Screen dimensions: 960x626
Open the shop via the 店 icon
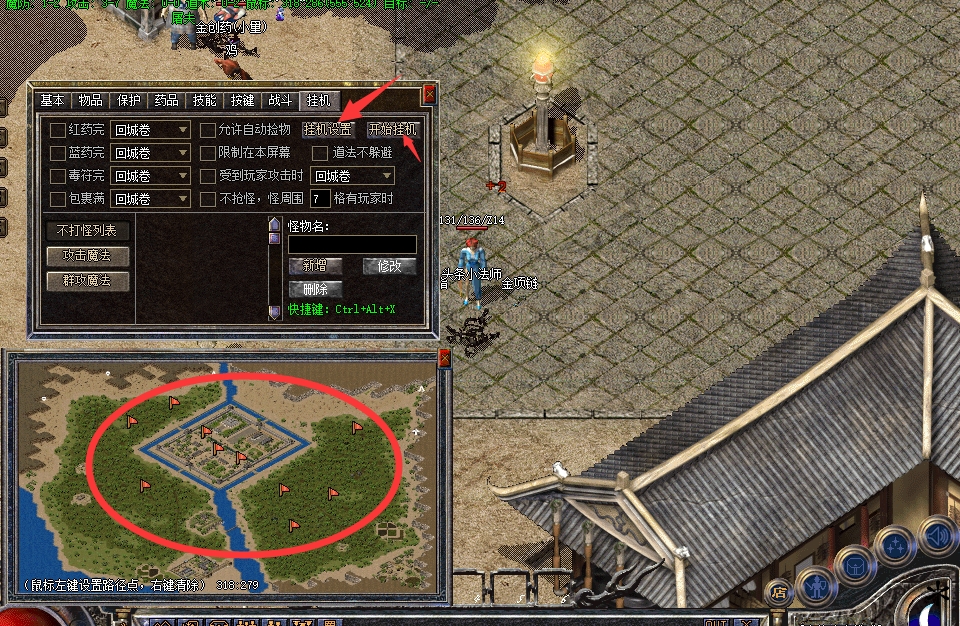(777, 594)
